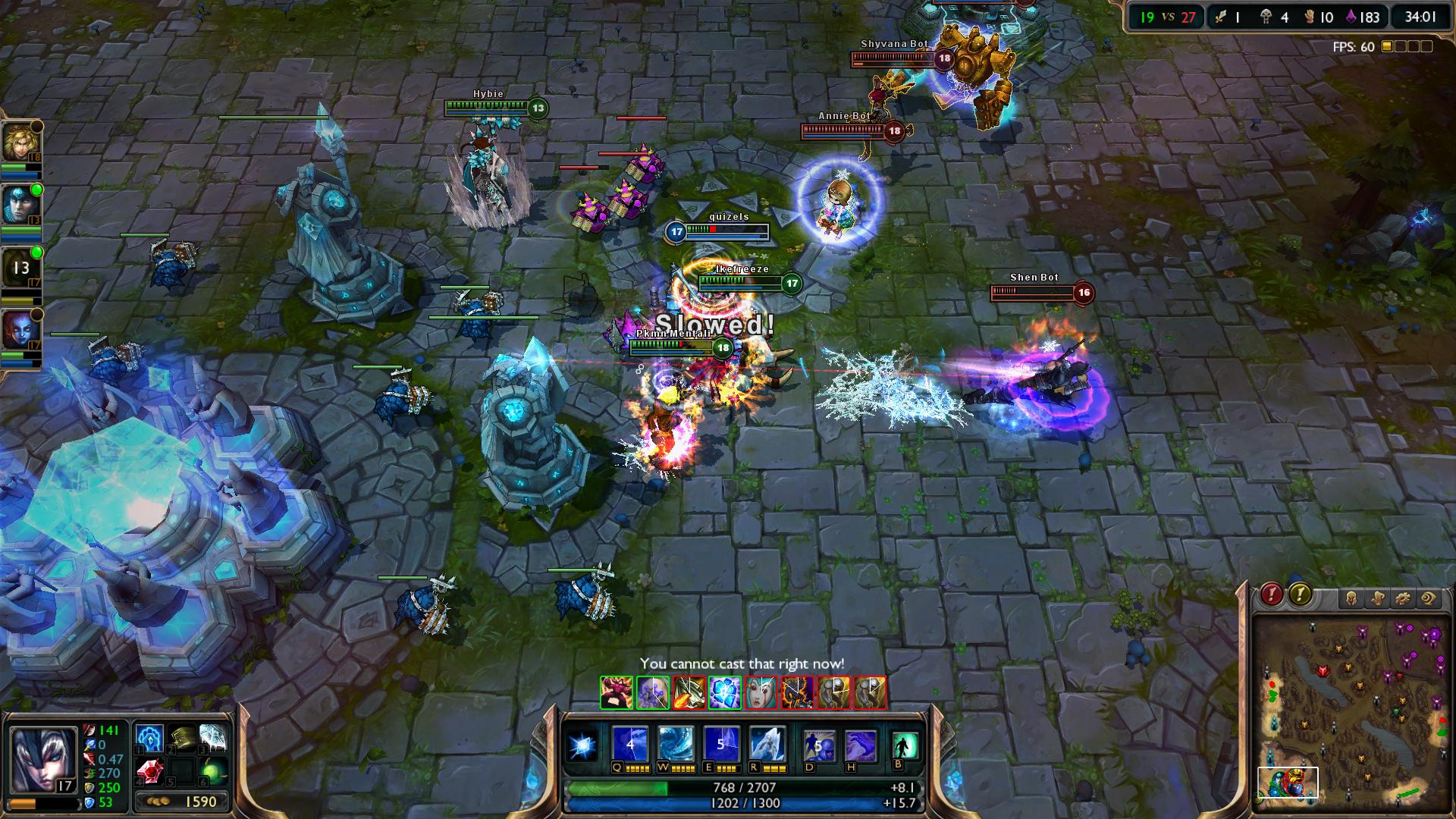This screenshot has width=1456, height=819.
Task: Use the E ability on cooldown
Action: point(720,744)
